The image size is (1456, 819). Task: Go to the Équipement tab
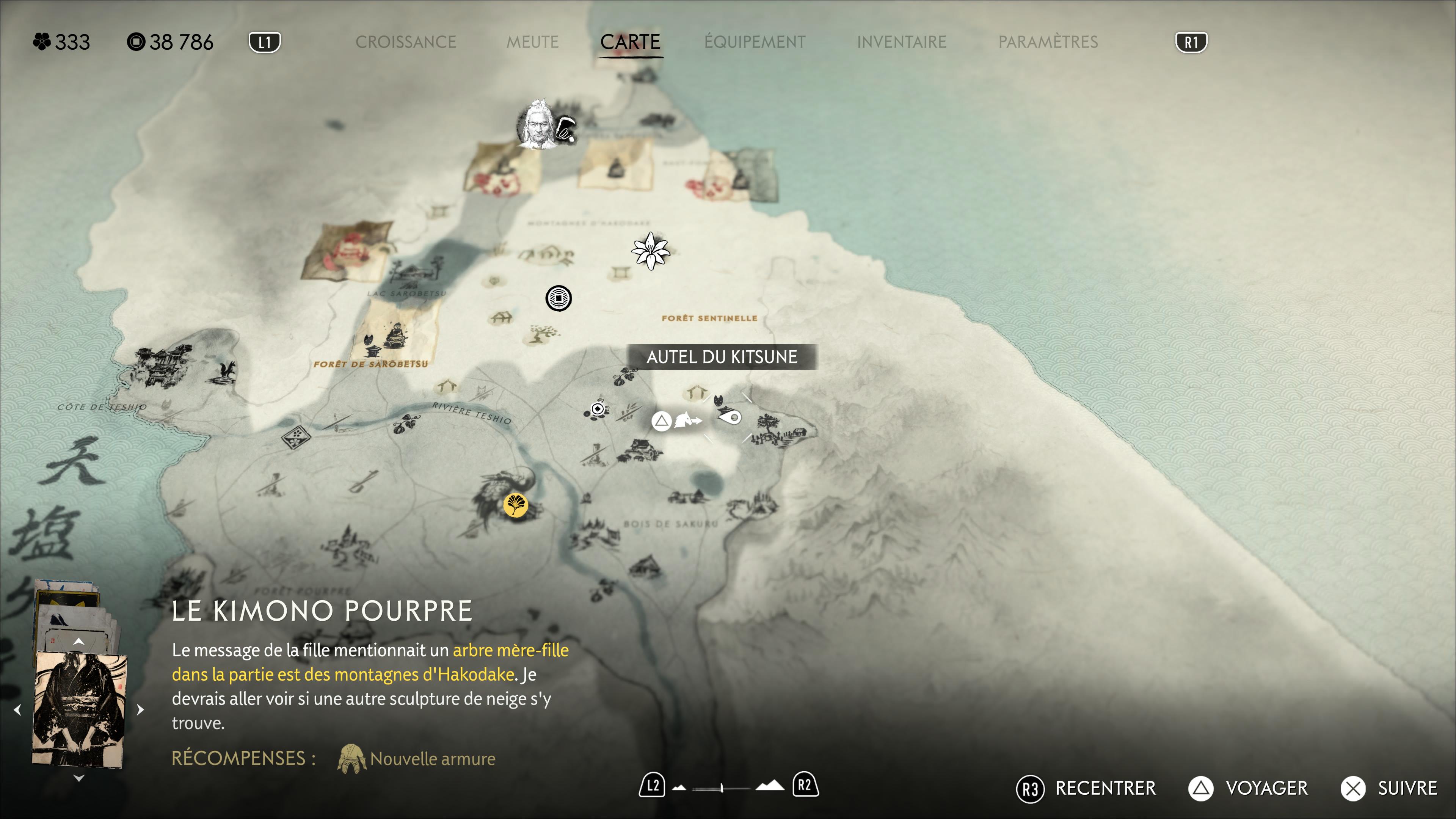(x=755, y=42)
